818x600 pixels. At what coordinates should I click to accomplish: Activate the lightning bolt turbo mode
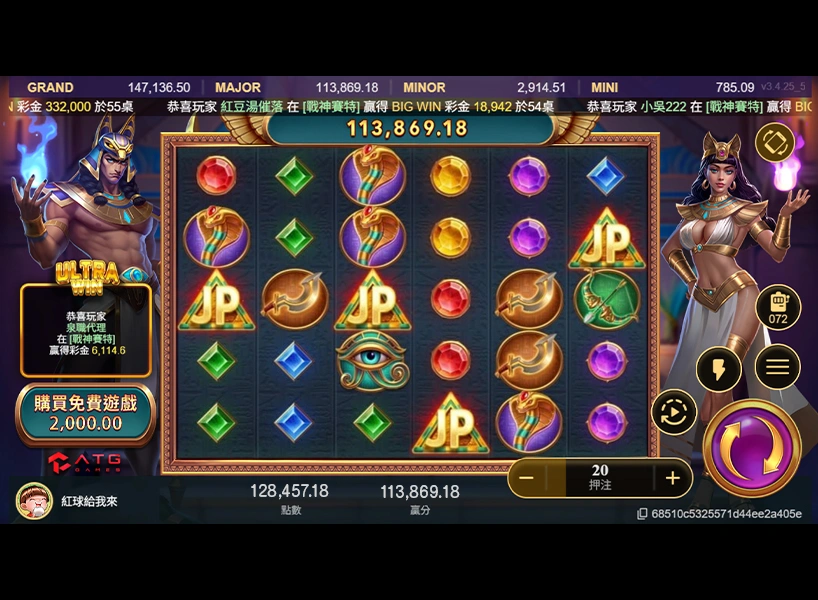coord(717,369)
